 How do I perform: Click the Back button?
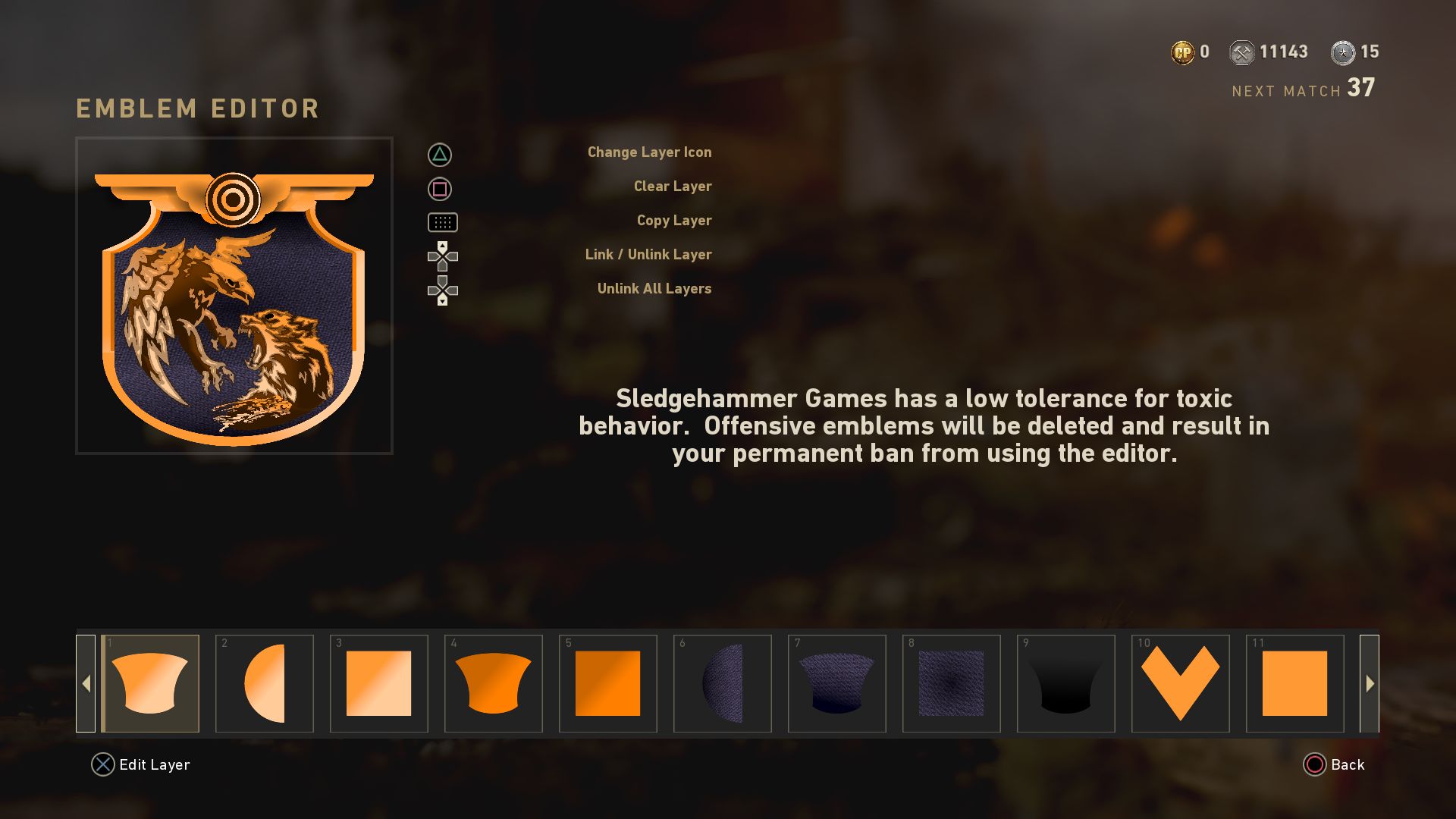1342,765
